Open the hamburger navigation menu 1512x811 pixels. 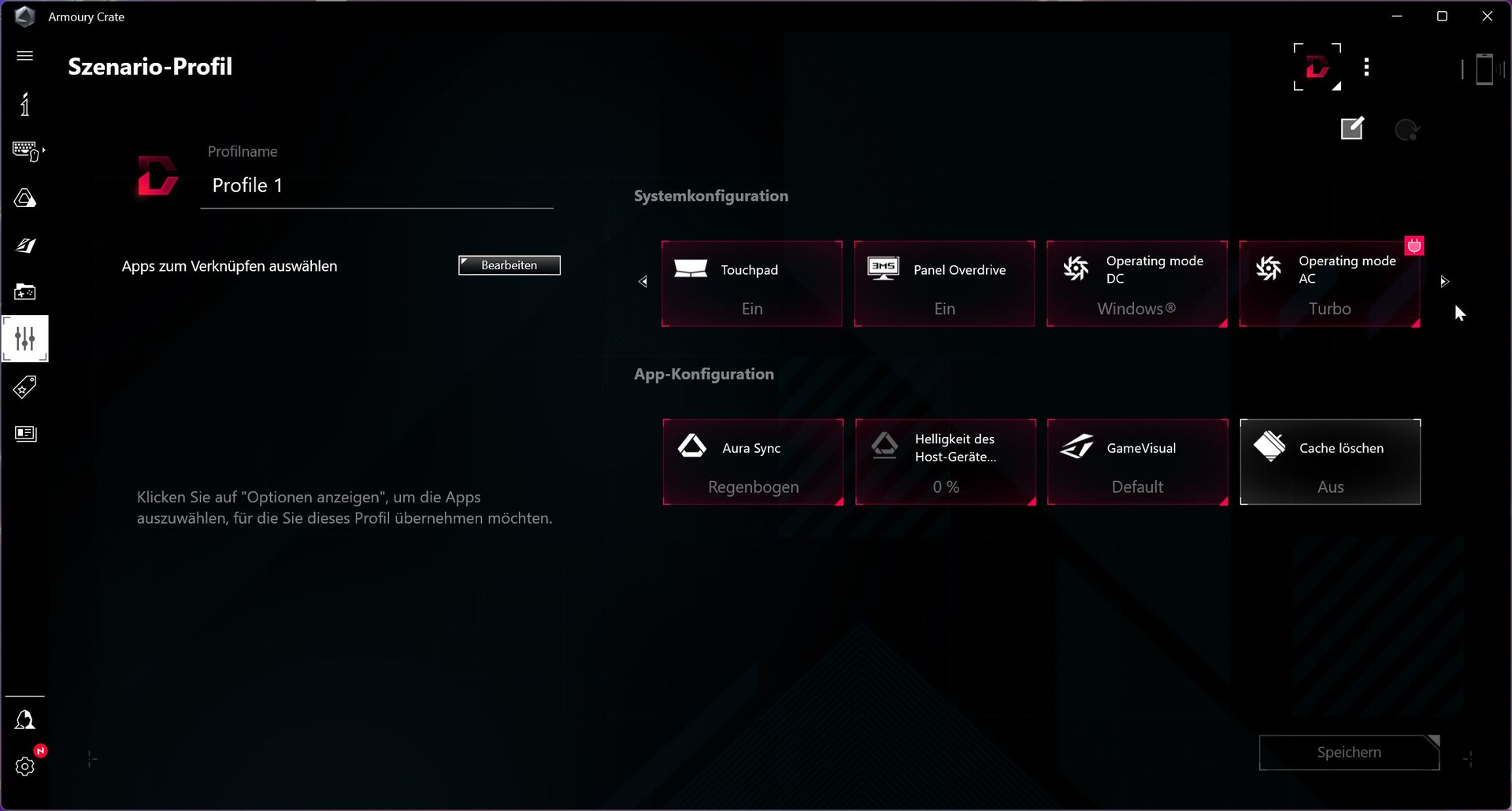(25, 56)
